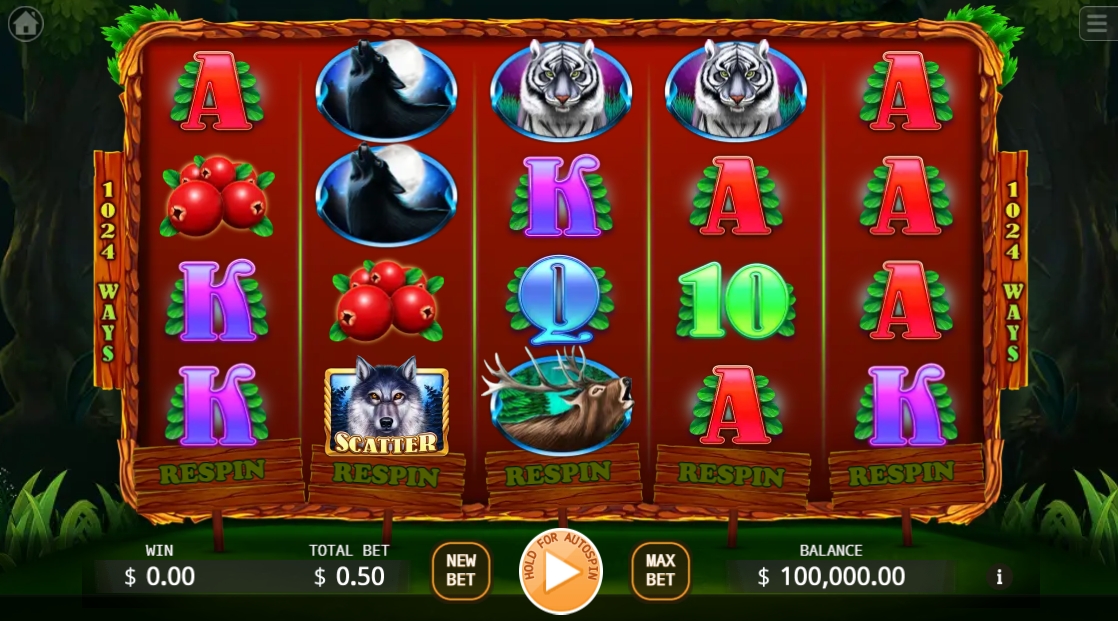This screenshot has width=1118, height=621.
Task: Respin the reel with the elk symbol
Action: point(562,473)
